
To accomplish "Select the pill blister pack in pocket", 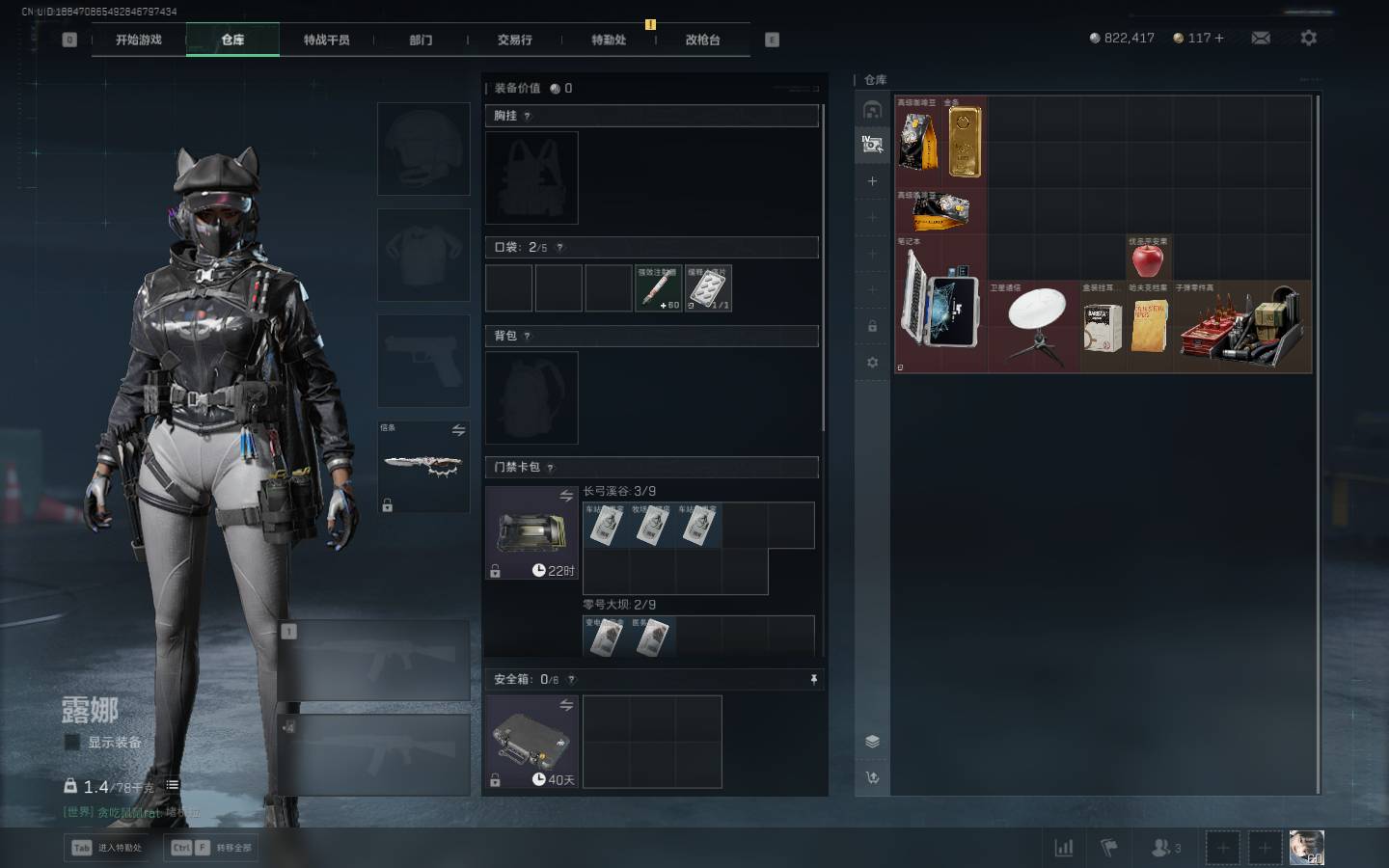I will tap(708, 288).
